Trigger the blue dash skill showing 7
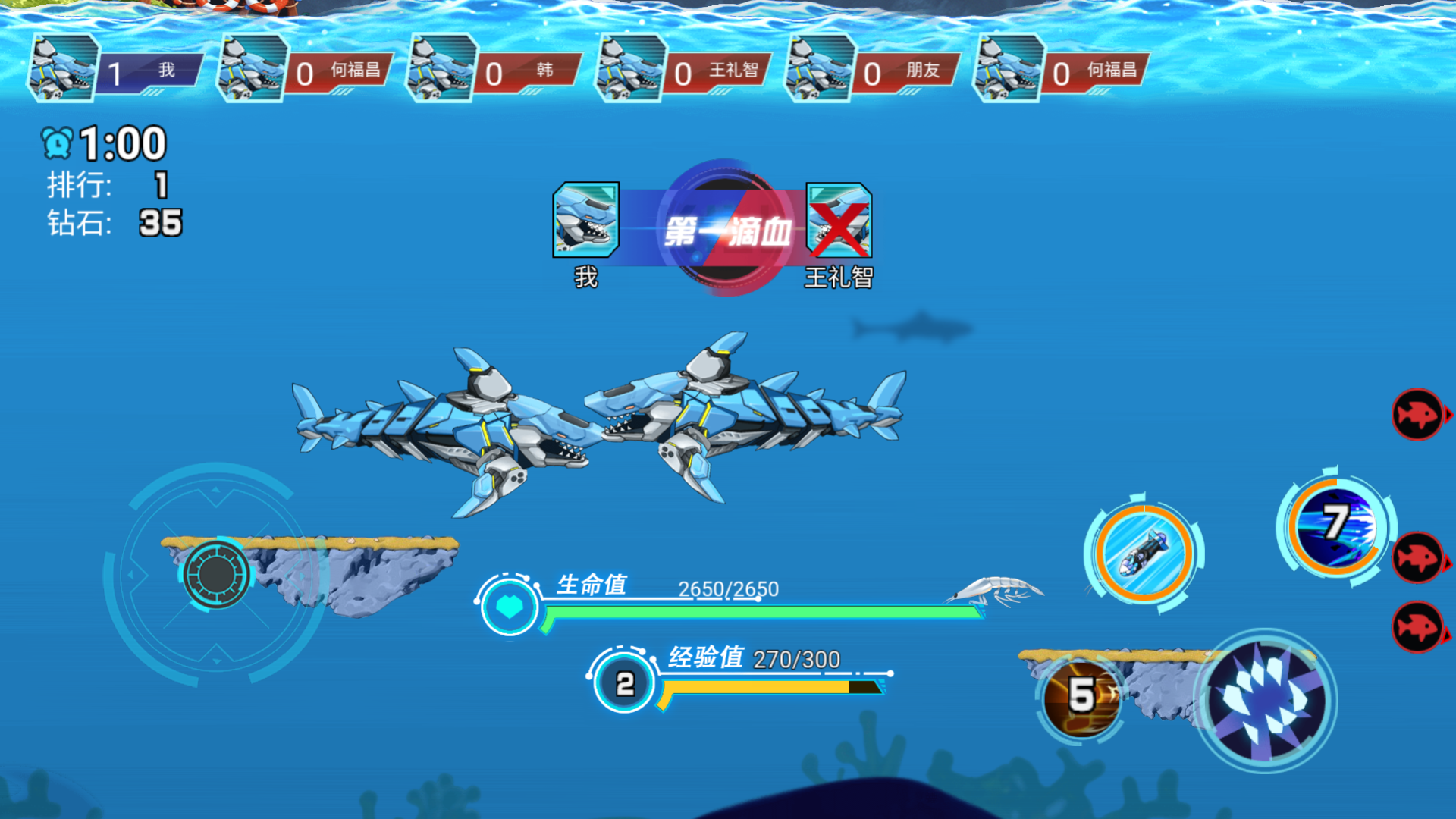This screenshot has height=819, width=1456. coord(1336,524)
